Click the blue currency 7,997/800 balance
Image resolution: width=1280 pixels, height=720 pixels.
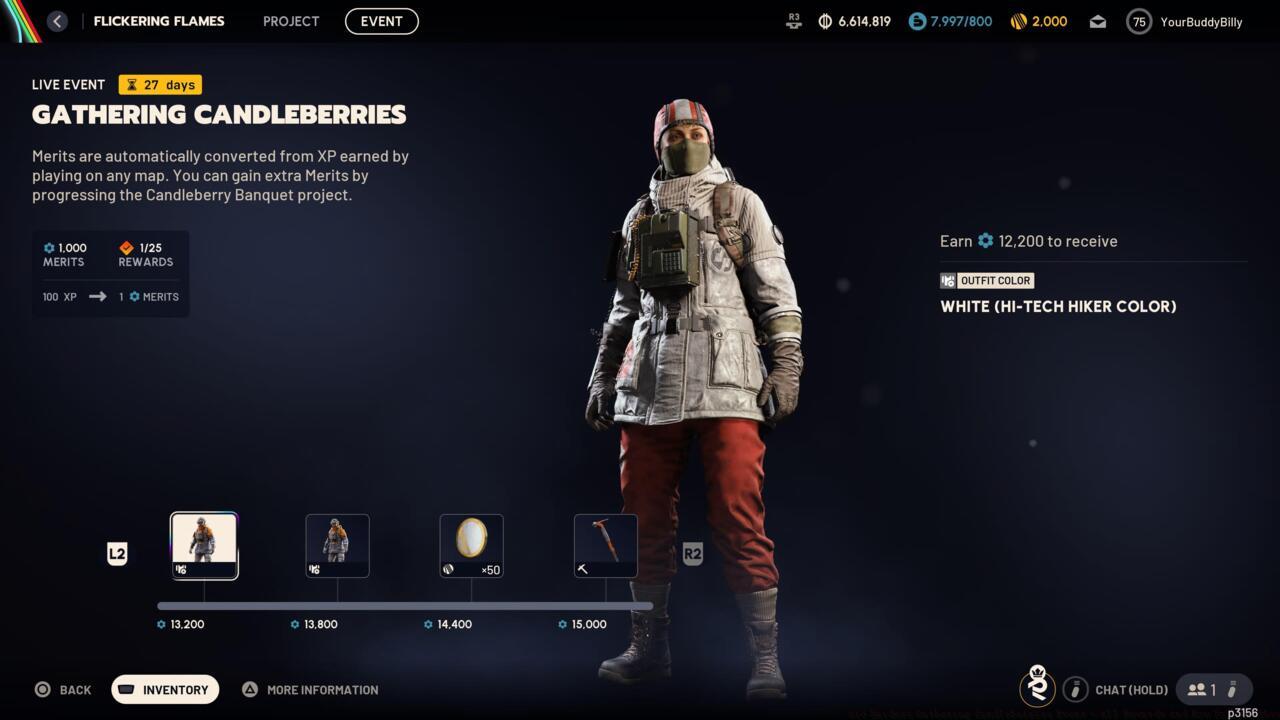tap(950, 21)
